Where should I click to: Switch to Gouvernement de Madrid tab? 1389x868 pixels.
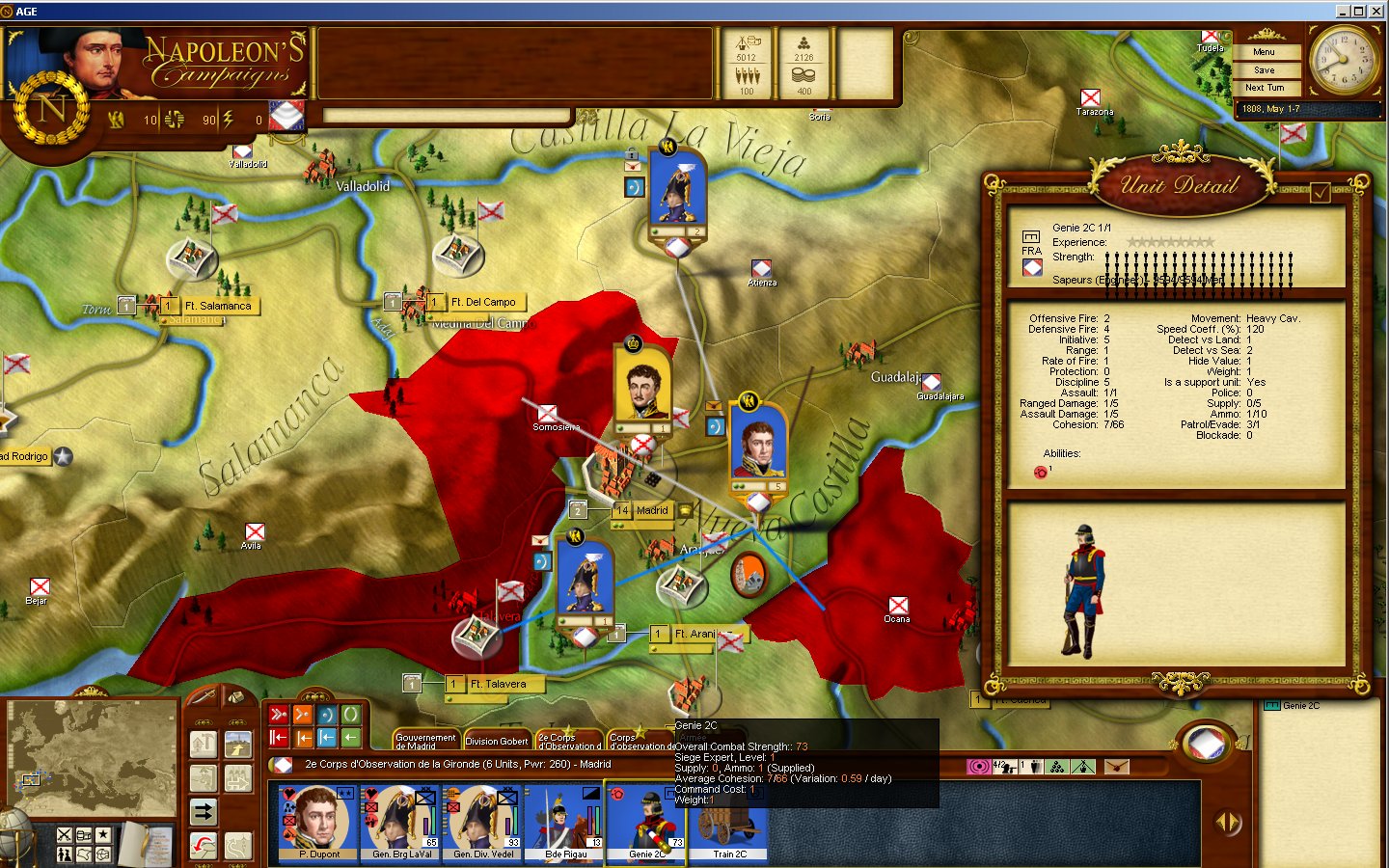coord(424,740)
